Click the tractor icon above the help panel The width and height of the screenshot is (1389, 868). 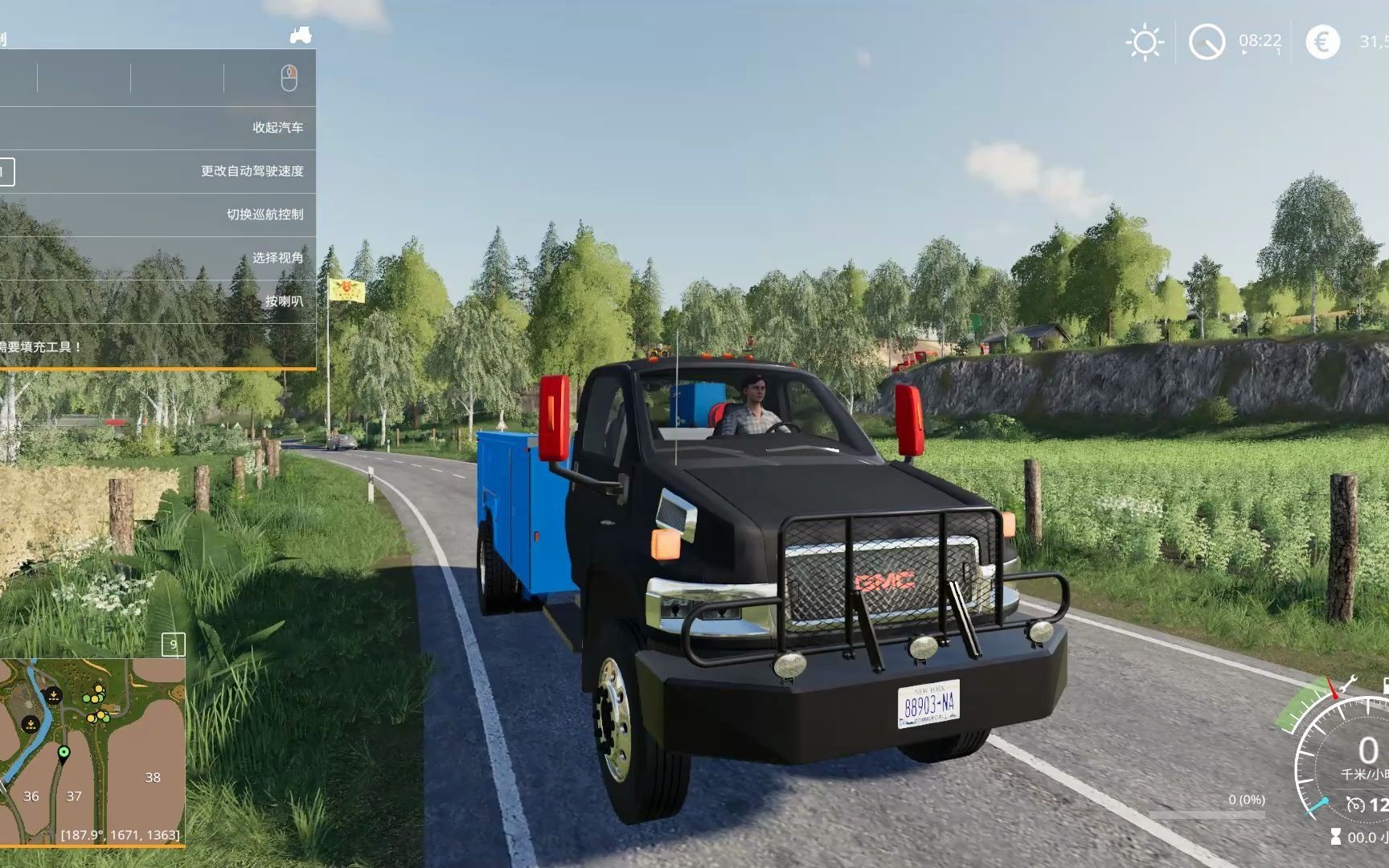click(301, 35)
